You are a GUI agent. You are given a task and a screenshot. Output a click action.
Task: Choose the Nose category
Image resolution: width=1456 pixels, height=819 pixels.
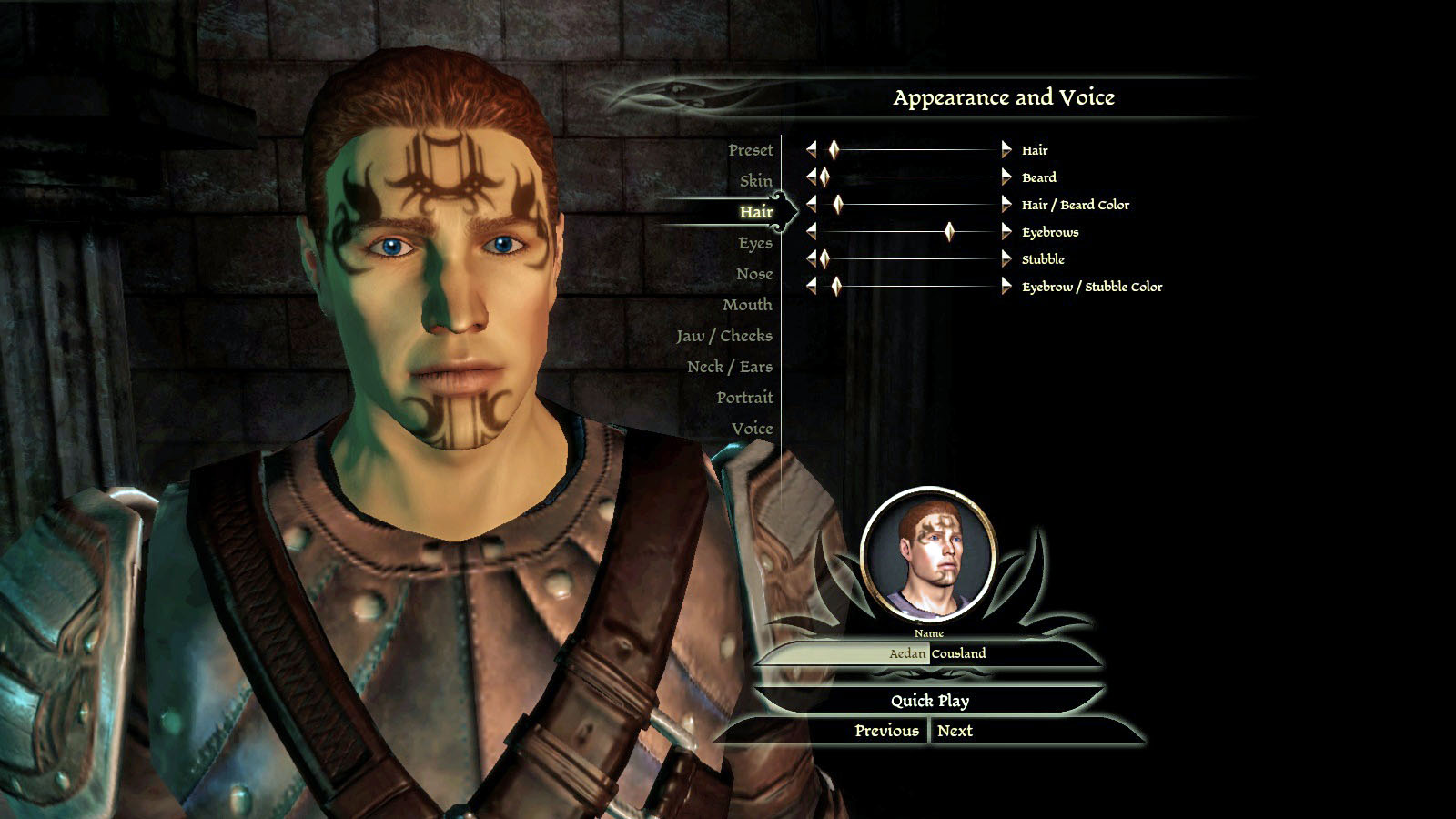pos(753,274)
